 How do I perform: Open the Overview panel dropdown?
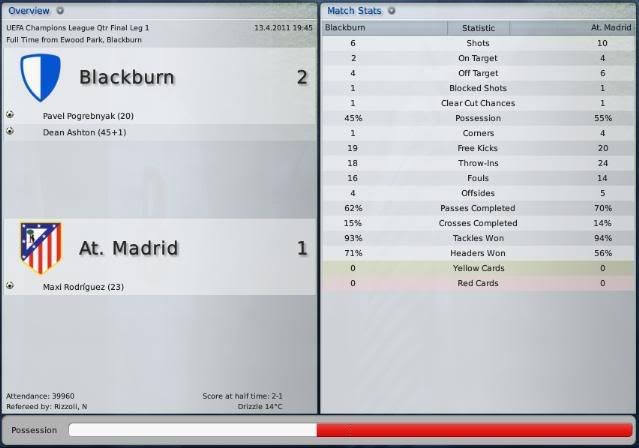pos(60,10)
